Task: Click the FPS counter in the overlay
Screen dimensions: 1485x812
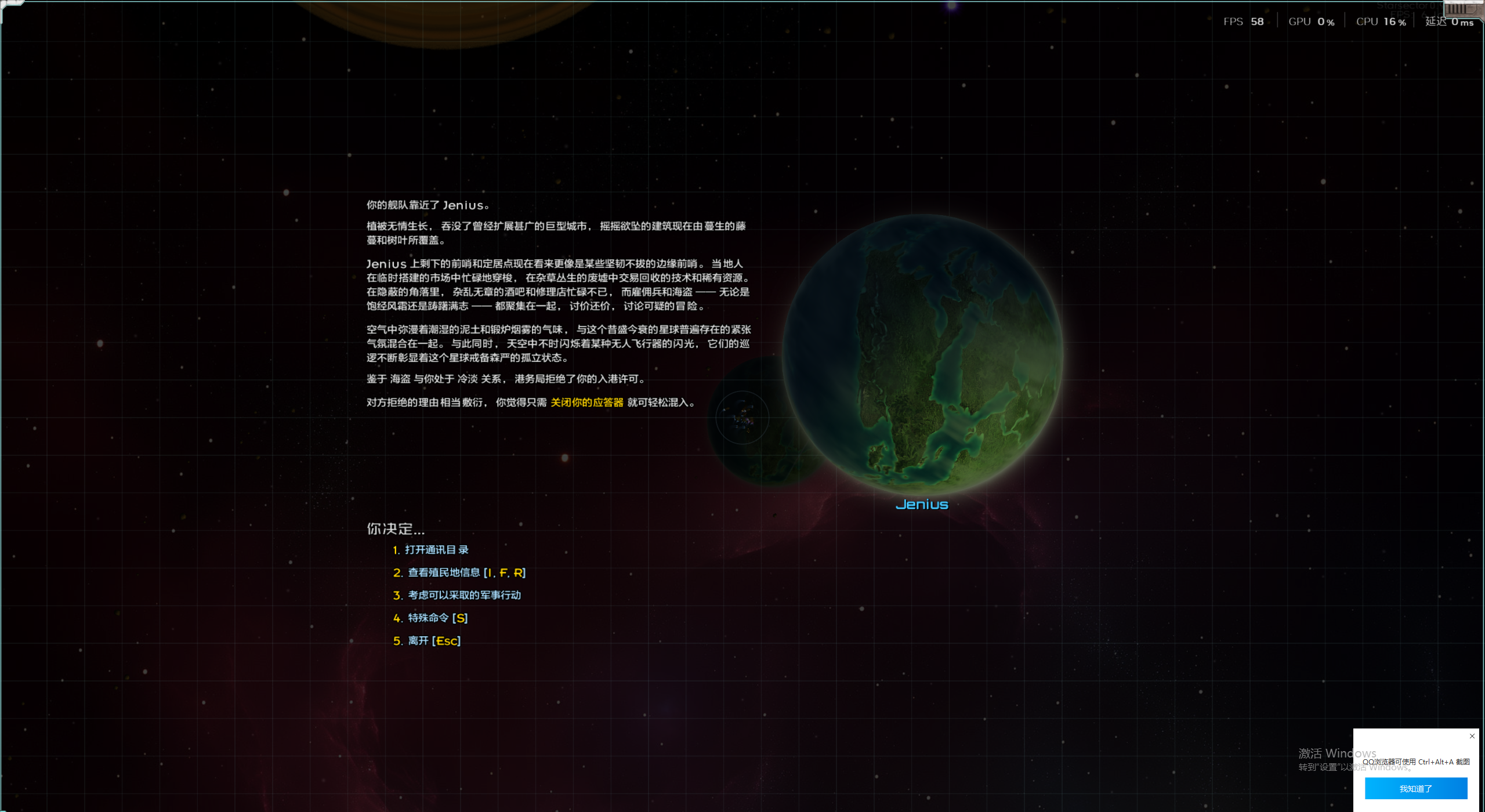Action: (1244, 21)
